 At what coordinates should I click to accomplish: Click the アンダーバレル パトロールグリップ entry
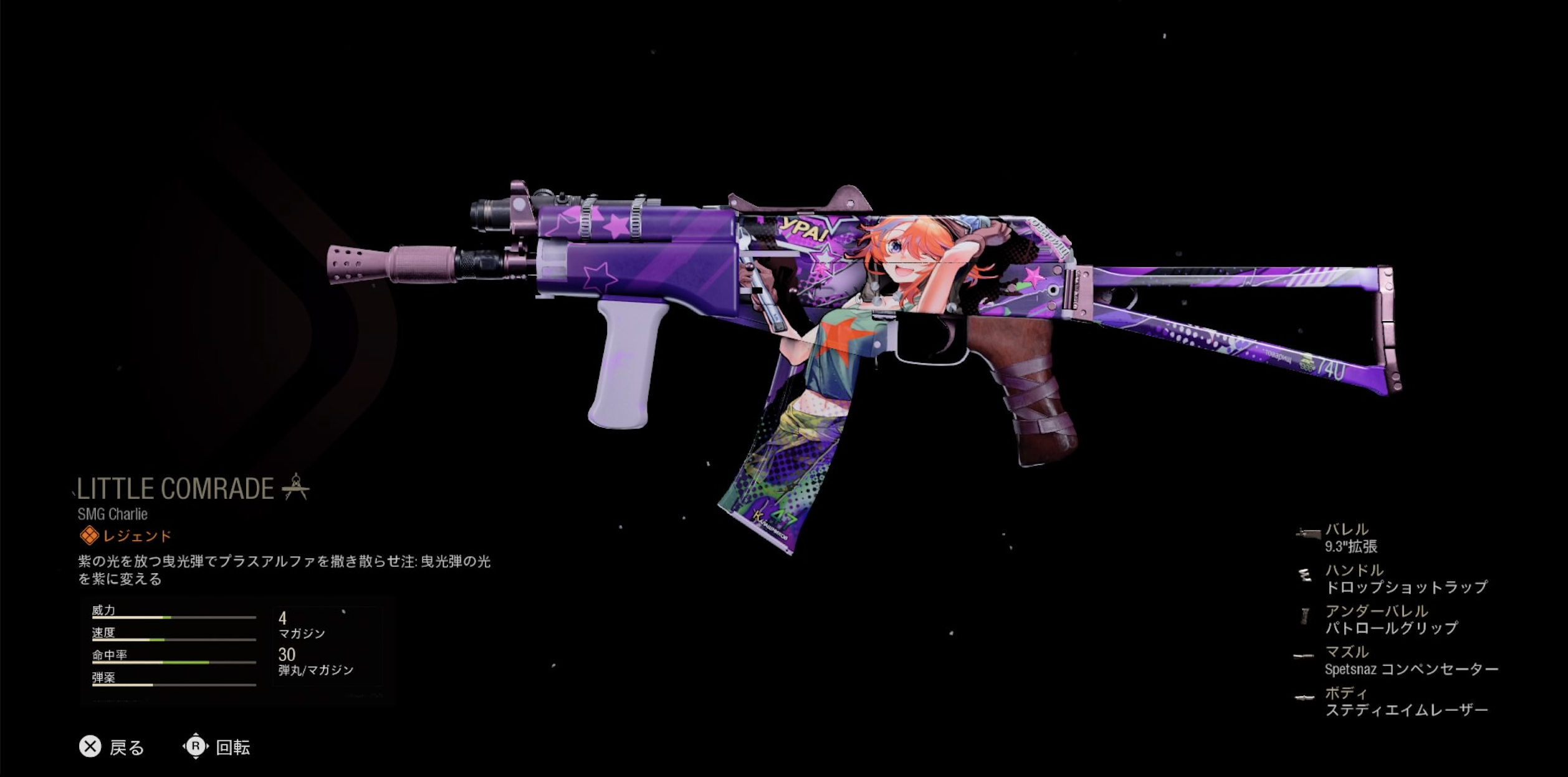click(x=1390, y=619)
